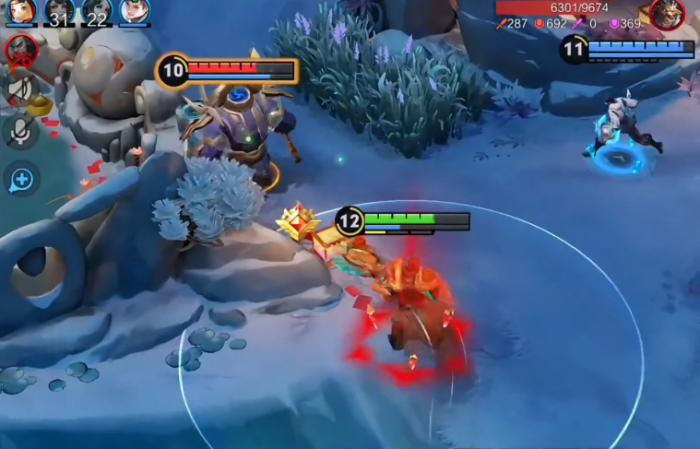Select the enemy target portrait with red ring
700x449 pixels.
click(667, 13)
